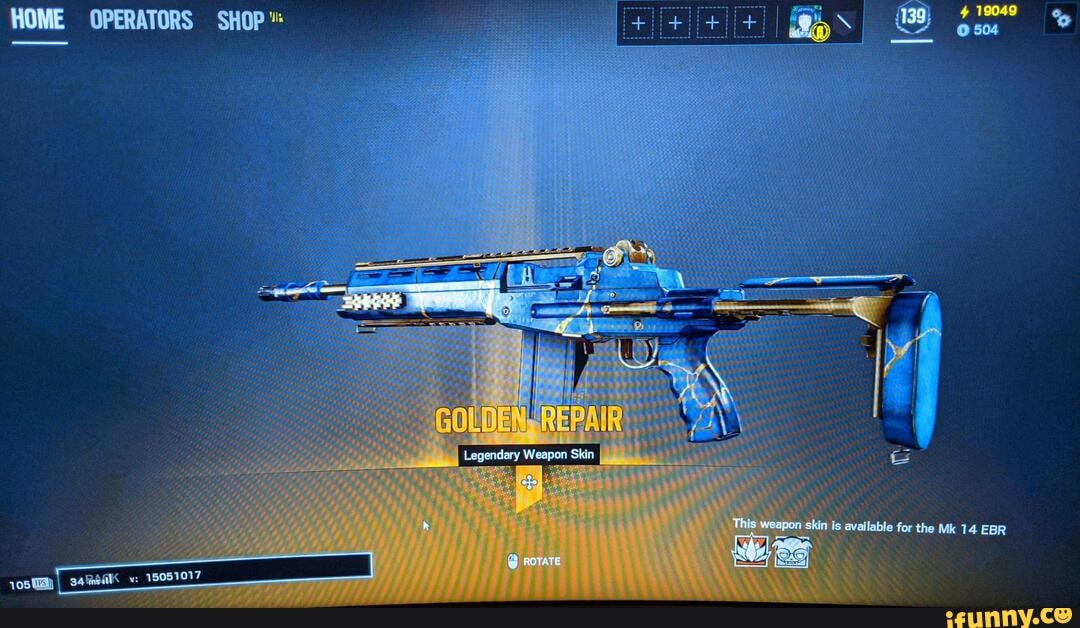The width and height of the screenshot is (1080, 628).
Task: Select the glasses-wearing operator icon
Action: 791,551
